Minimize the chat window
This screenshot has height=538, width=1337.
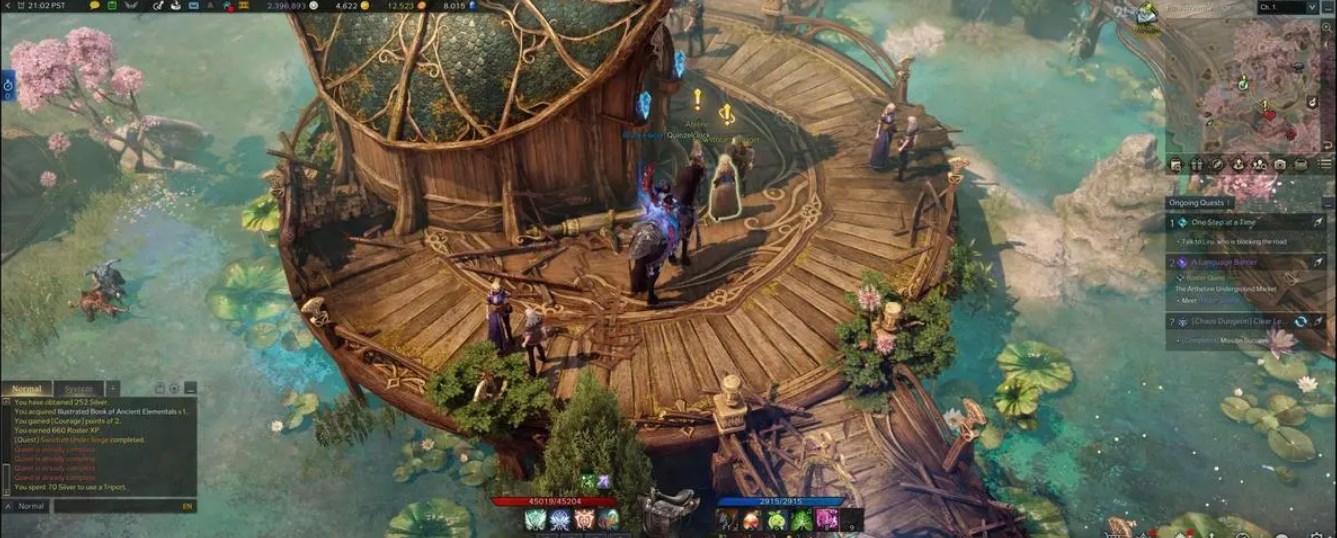(x=190, y=388)
